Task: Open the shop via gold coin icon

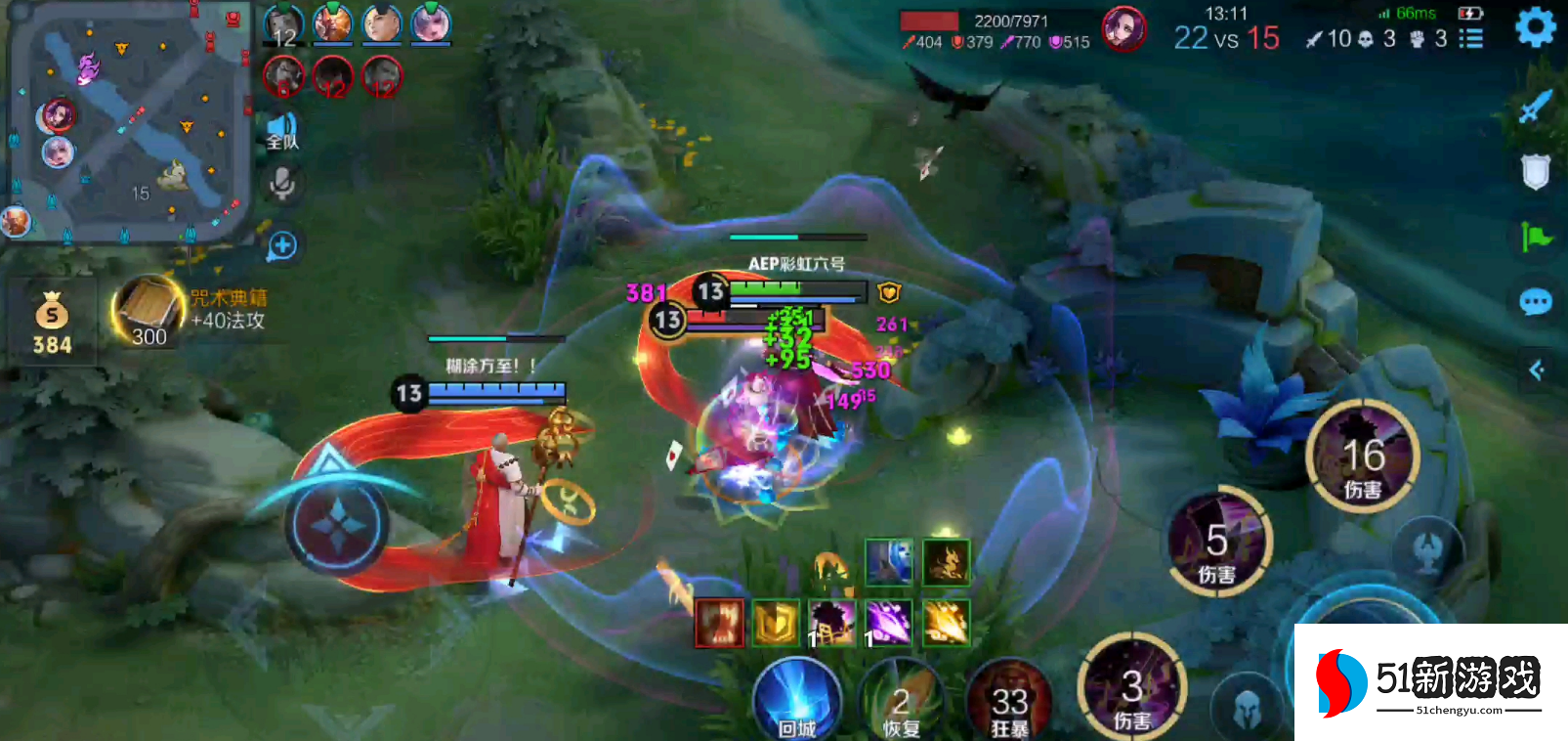Action: point(52,323)
